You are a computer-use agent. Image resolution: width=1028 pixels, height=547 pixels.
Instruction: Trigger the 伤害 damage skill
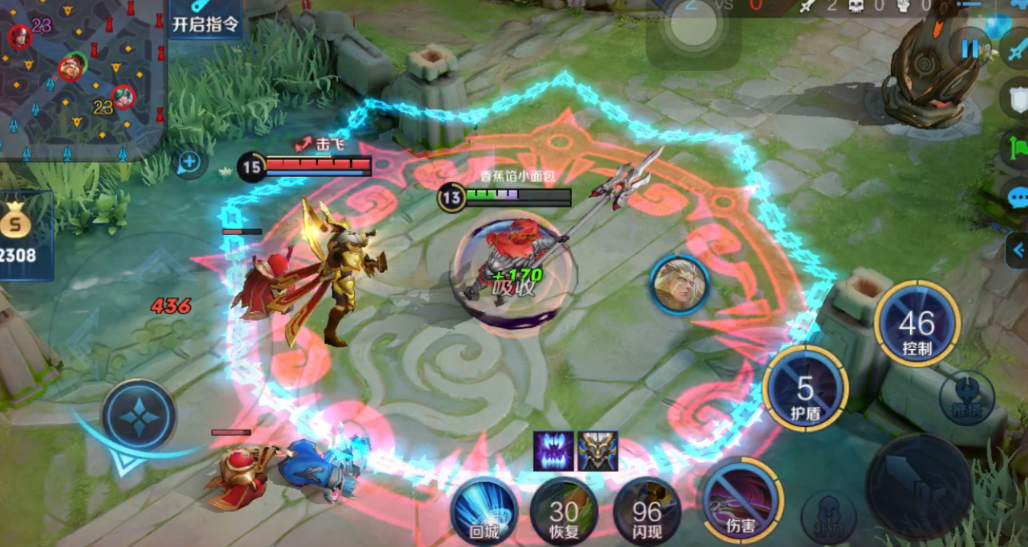coord(741,500)
